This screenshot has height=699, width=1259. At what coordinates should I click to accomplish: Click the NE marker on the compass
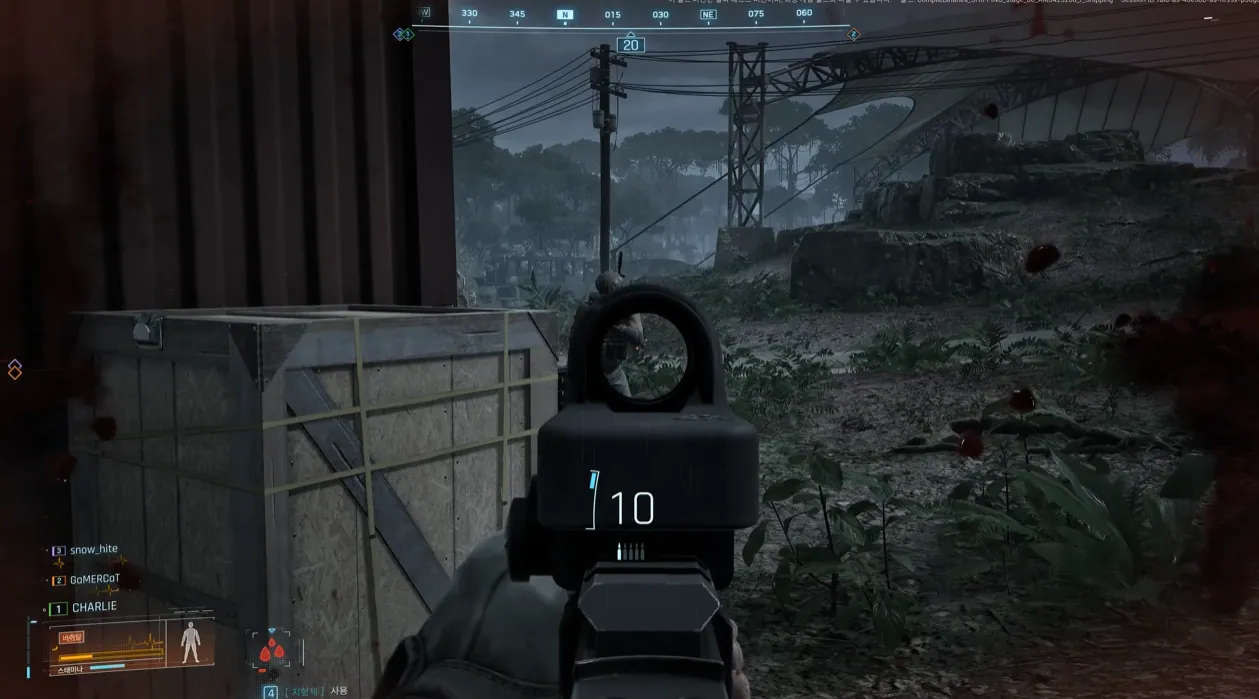[708, 15]
